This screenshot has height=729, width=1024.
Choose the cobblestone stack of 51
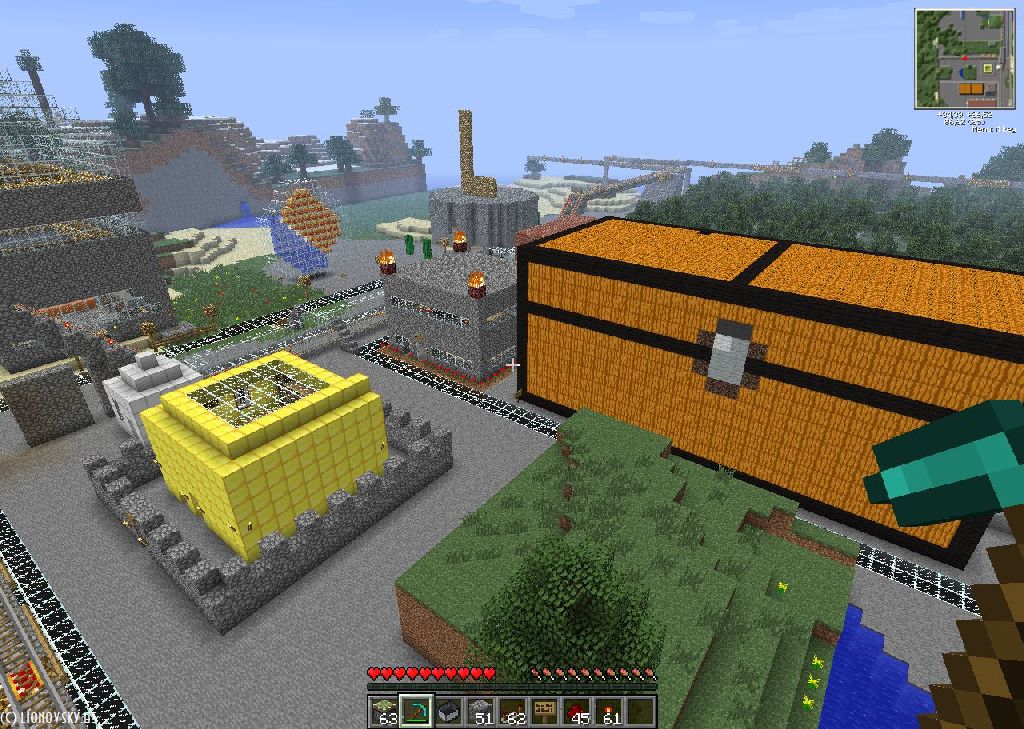coord(481,711)
